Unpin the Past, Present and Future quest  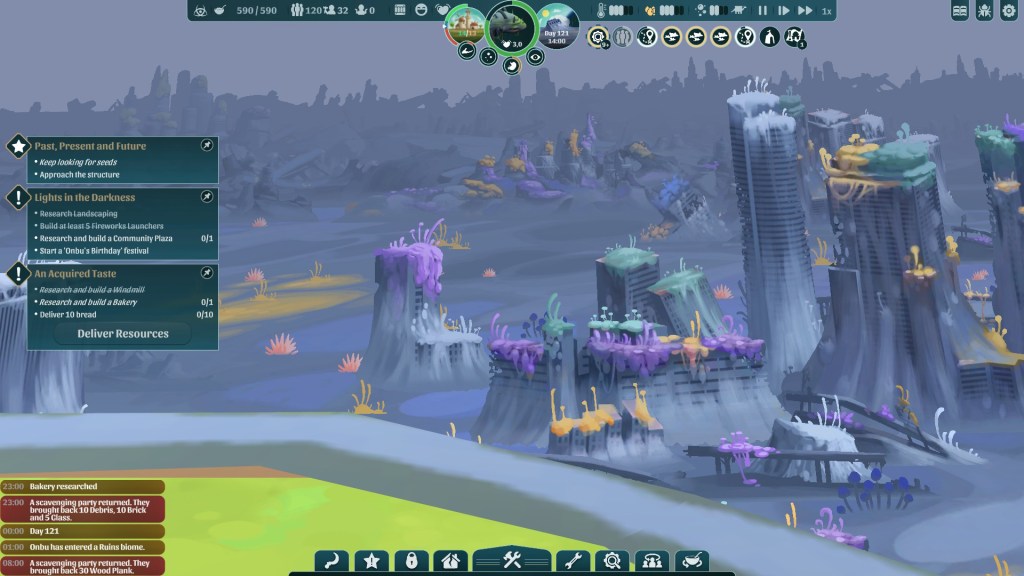[x=206, y=146]
